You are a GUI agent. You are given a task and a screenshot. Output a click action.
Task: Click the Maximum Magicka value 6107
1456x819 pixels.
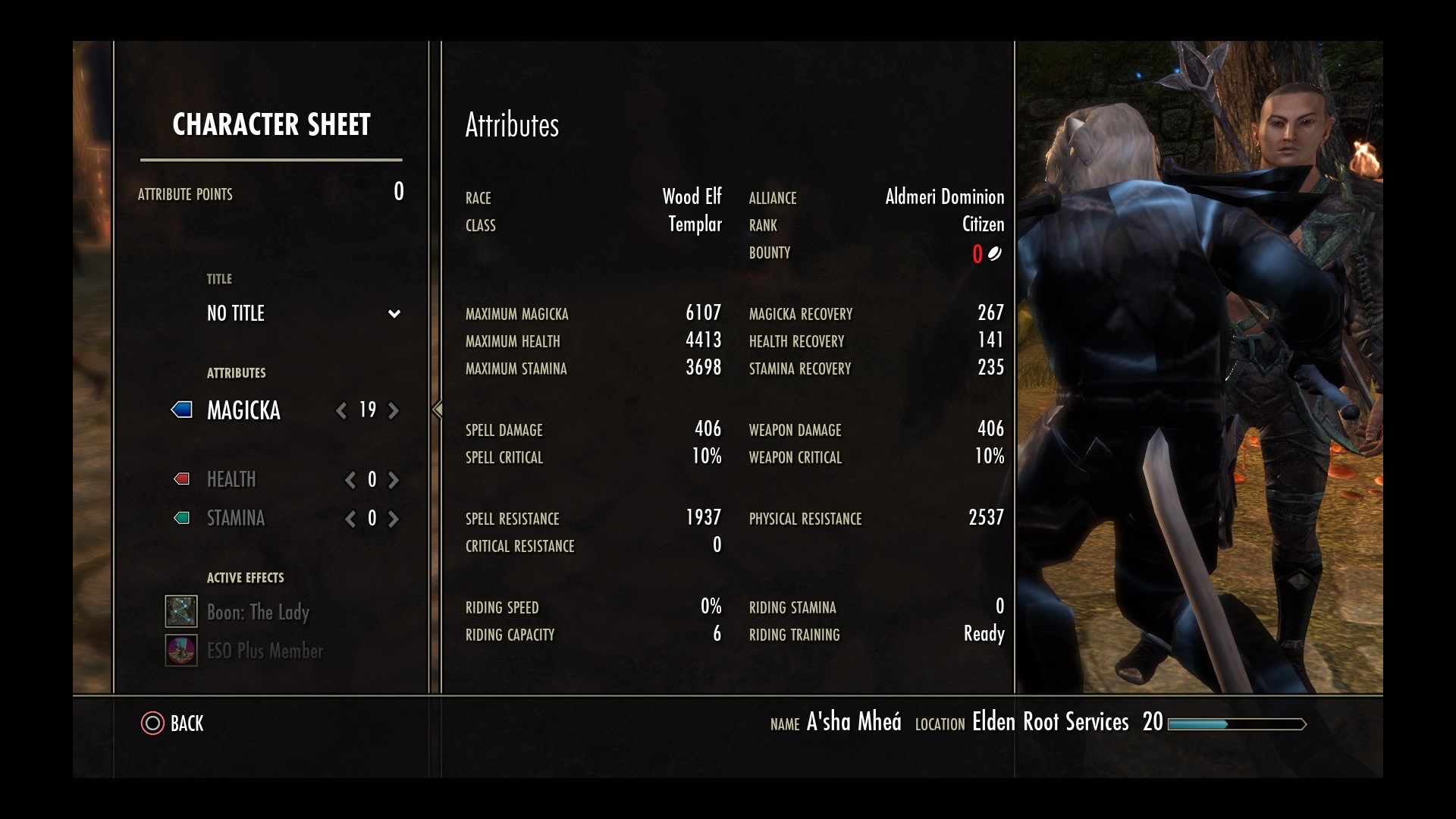pyautogui.click(x=704, y=313)
